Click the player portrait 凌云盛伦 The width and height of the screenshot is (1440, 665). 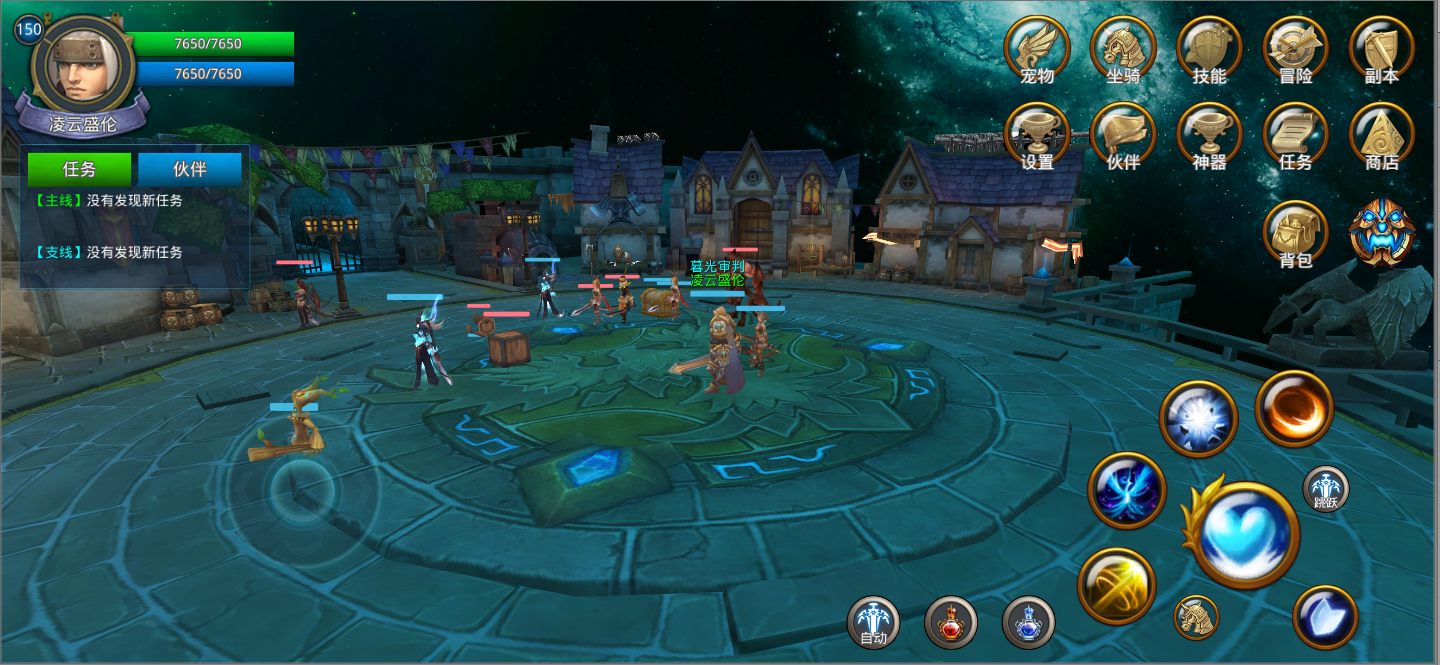click(84, 68)
